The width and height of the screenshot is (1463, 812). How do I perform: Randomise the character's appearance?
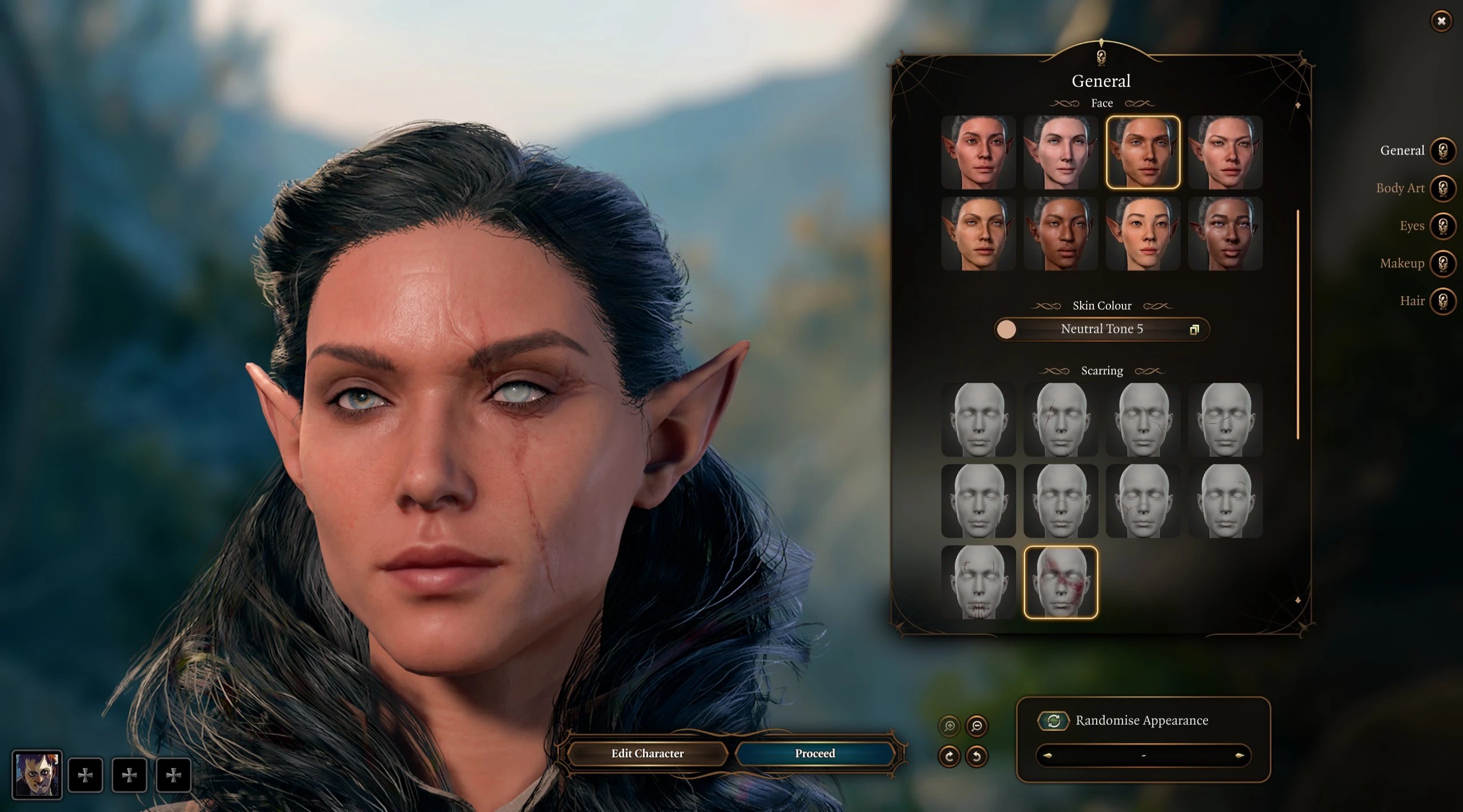point(1053,721)
